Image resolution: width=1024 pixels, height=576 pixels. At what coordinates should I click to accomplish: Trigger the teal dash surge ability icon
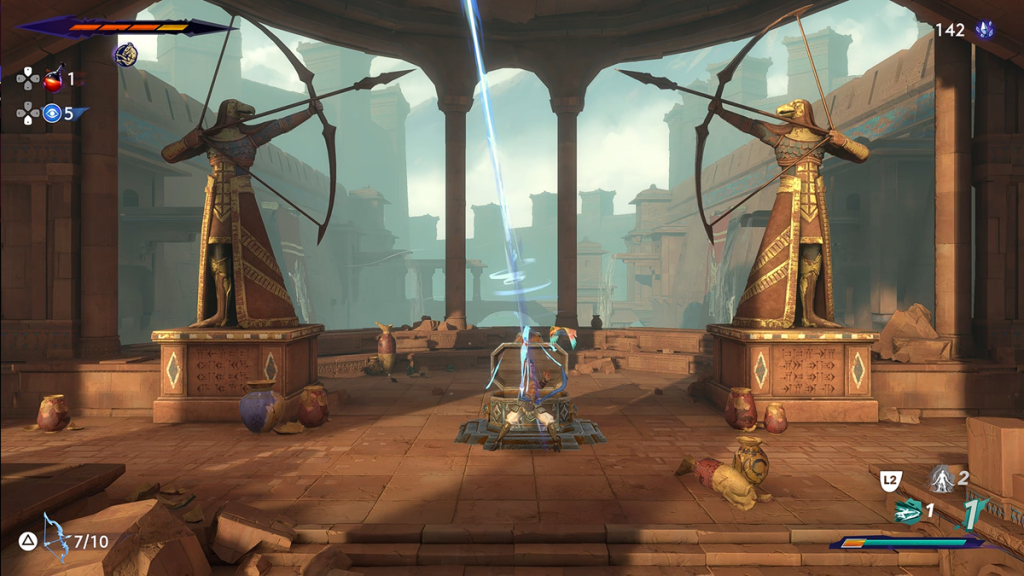pyautogui.click(x=908, y=511)
